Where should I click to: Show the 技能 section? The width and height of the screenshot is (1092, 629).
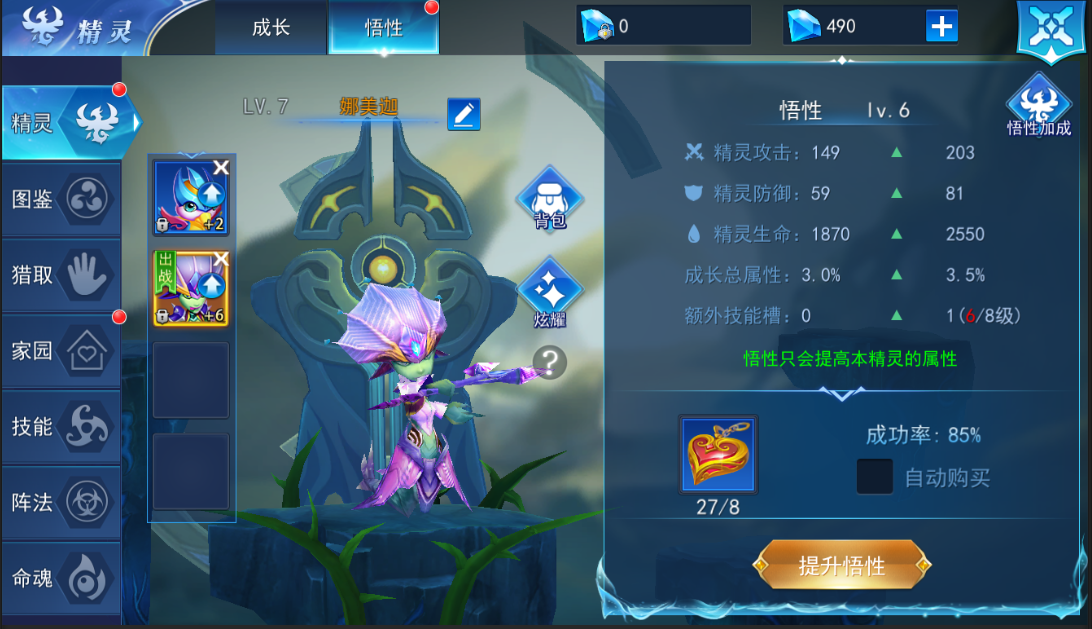tap(62, 427)
